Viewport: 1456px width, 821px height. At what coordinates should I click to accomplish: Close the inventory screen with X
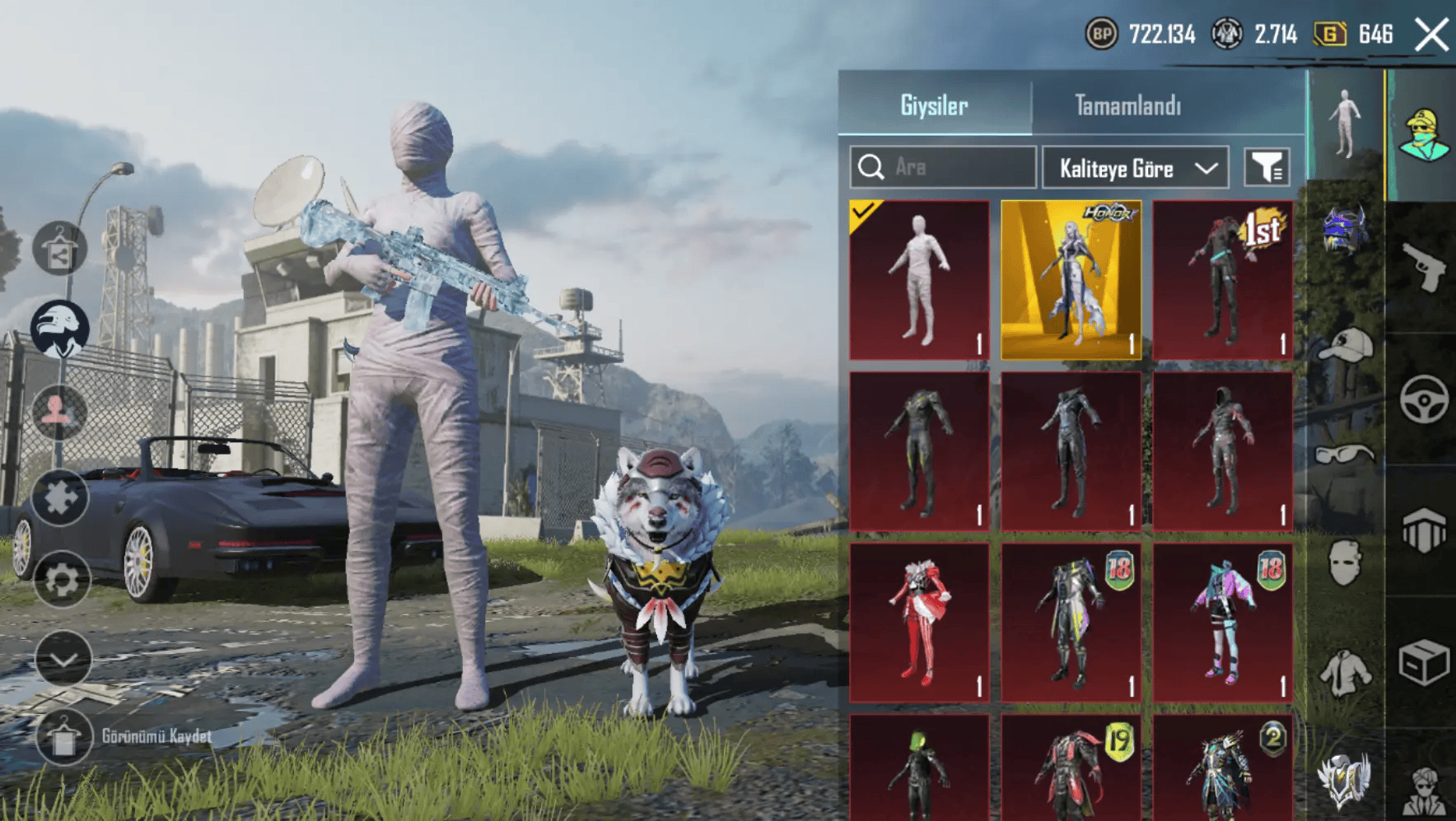click(1431, 35)
